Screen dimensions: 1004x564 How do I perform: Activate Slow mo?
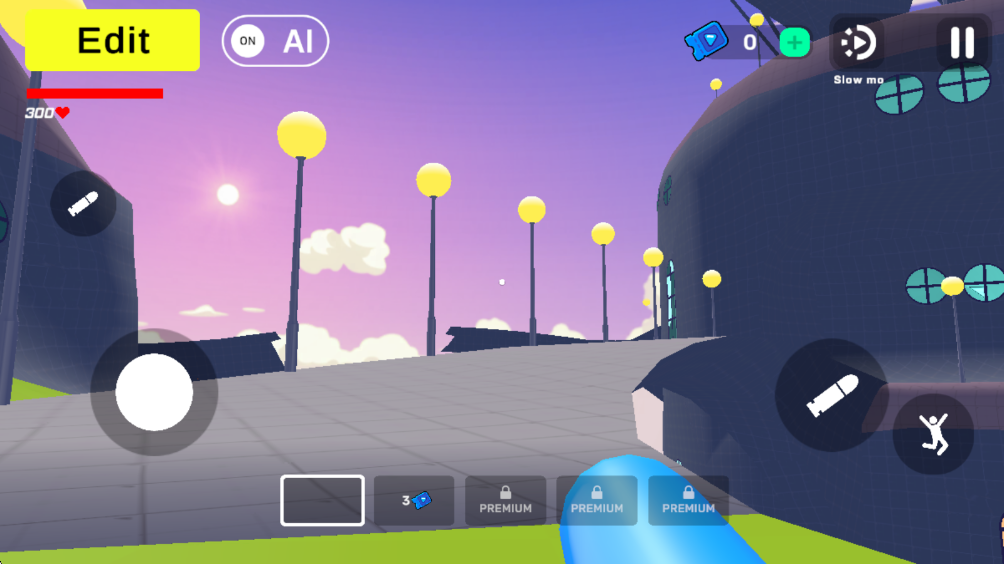(x=858, y=43)
